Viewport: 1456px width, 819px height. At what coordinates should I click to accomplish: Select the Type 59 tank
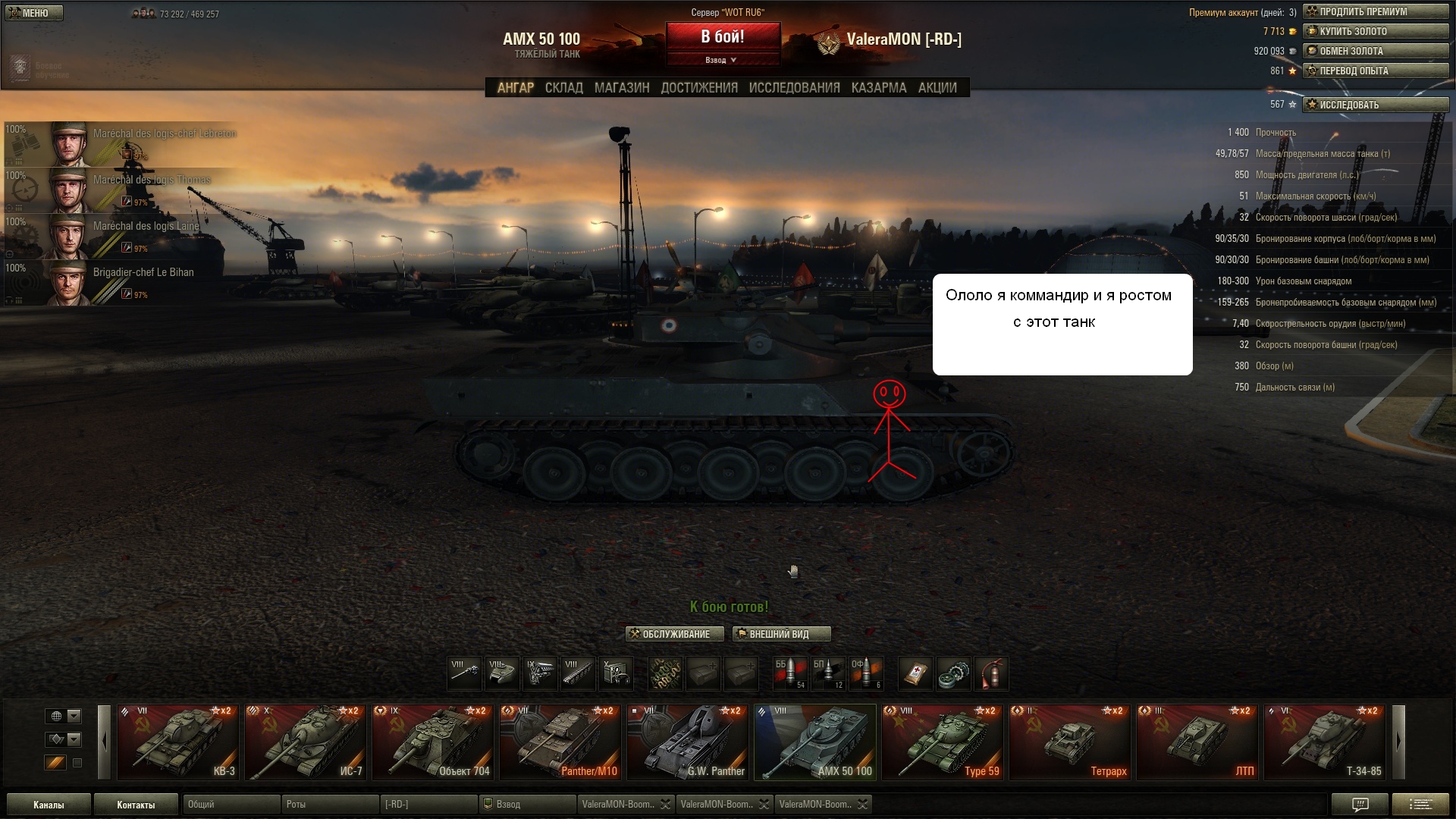click(943, 742)
